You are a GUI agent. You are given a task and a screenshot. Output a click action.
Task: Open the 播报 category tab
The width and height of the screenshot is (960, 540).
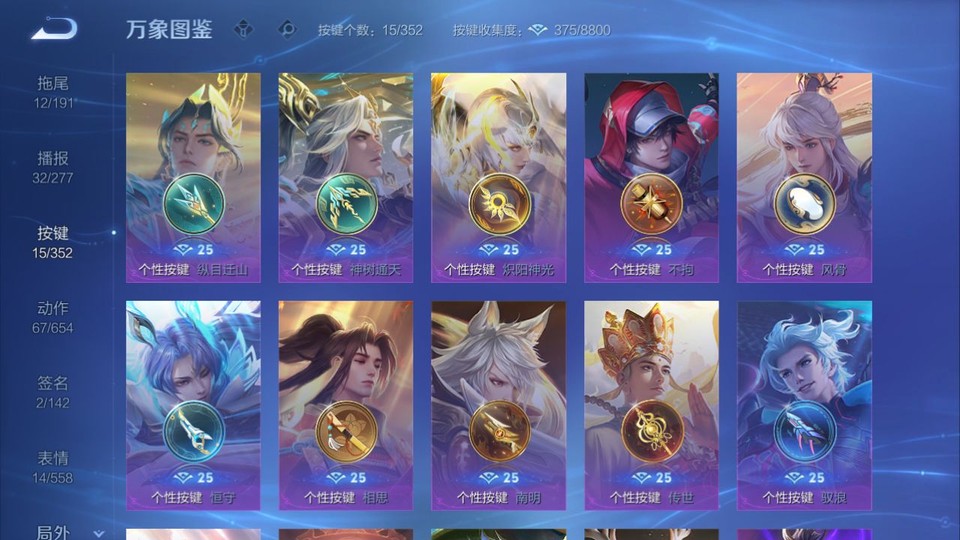tap(53, 167)
